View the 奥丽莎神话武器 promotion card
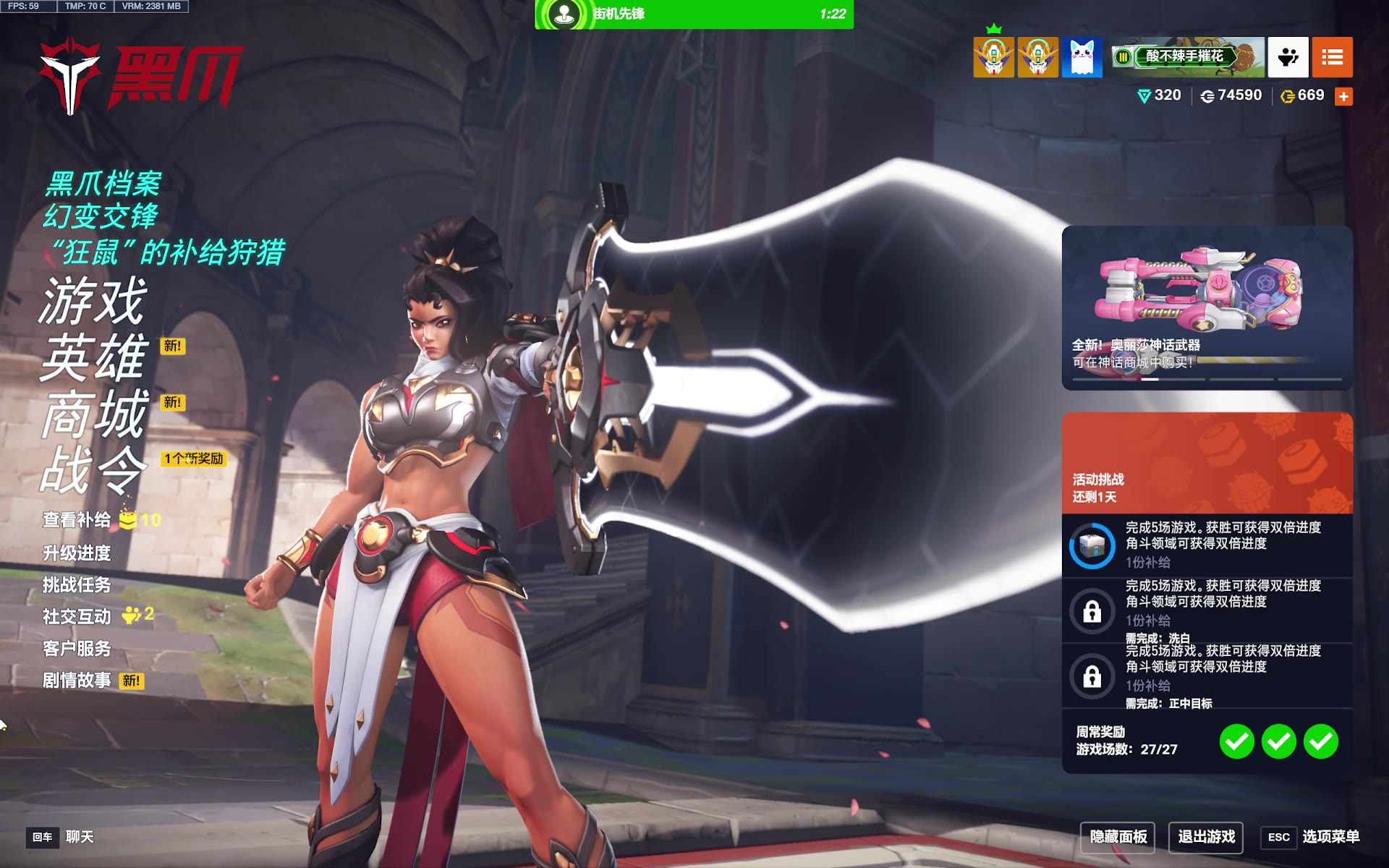1389x868 pixels. [x=1207, y=307]
